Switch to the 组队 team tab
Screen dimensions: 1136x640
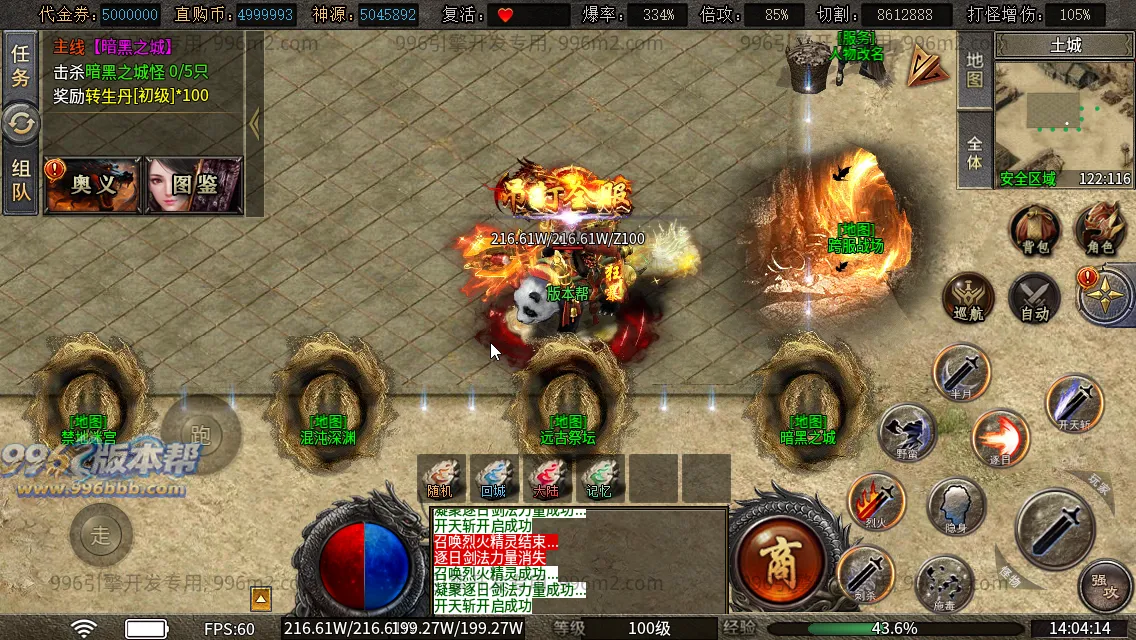point(20,180)
